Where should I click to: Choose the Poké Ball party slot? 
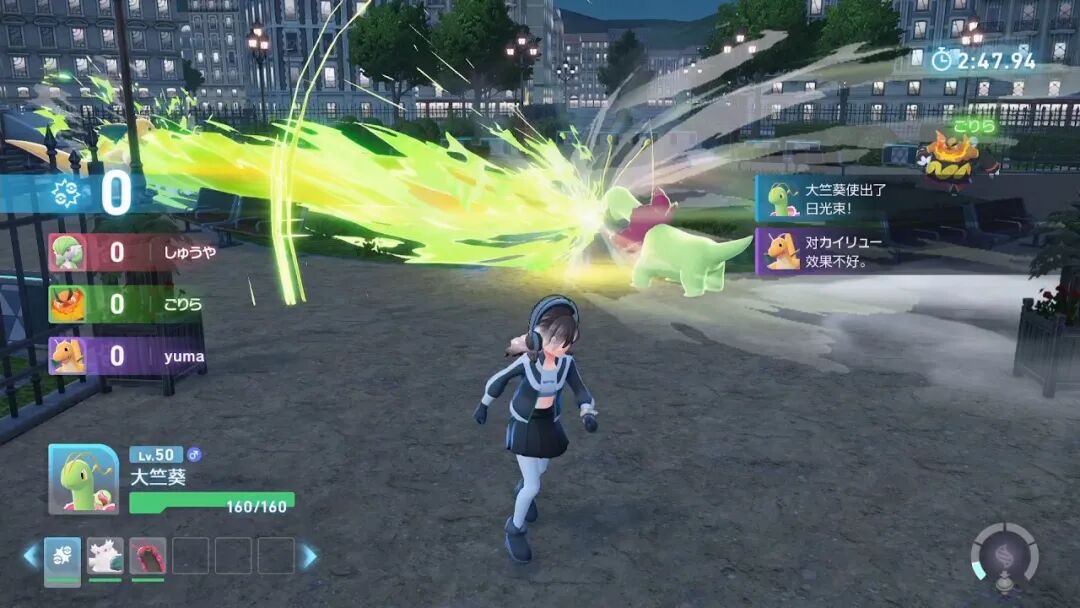point(62,556)
